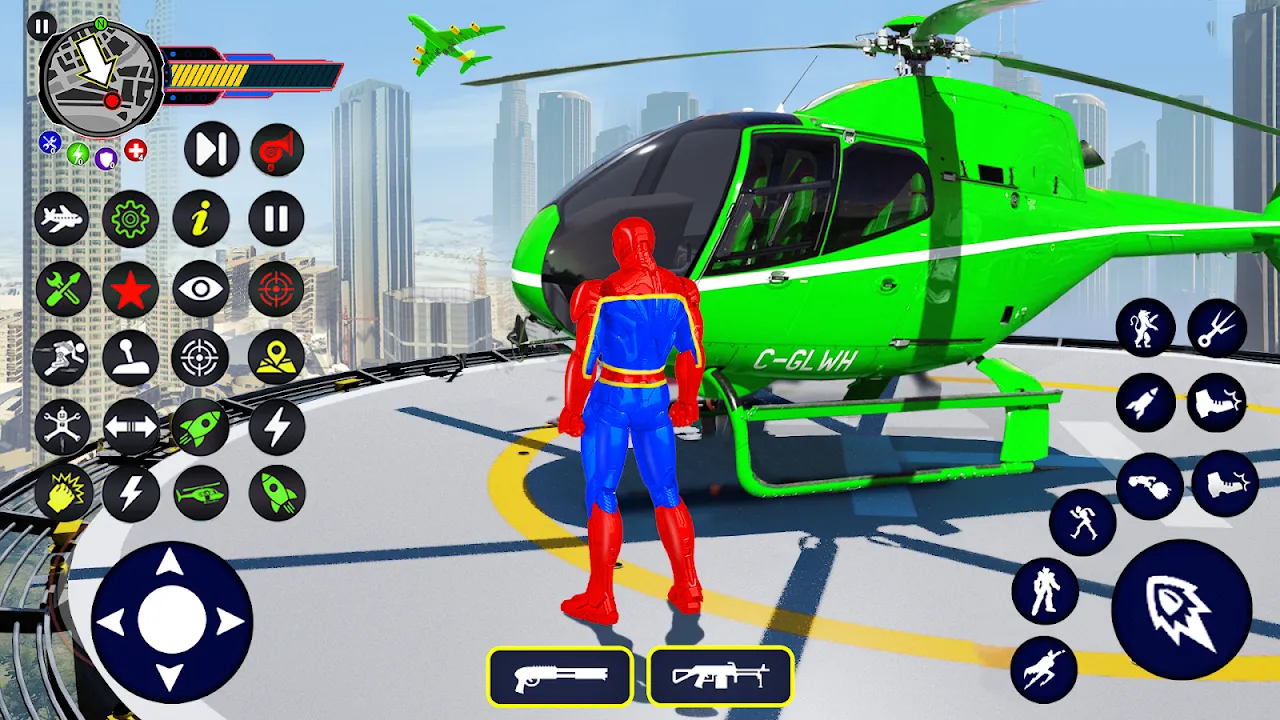Select the red star icon
This screenshot has width=1280, height=720.
pos(130,290)
